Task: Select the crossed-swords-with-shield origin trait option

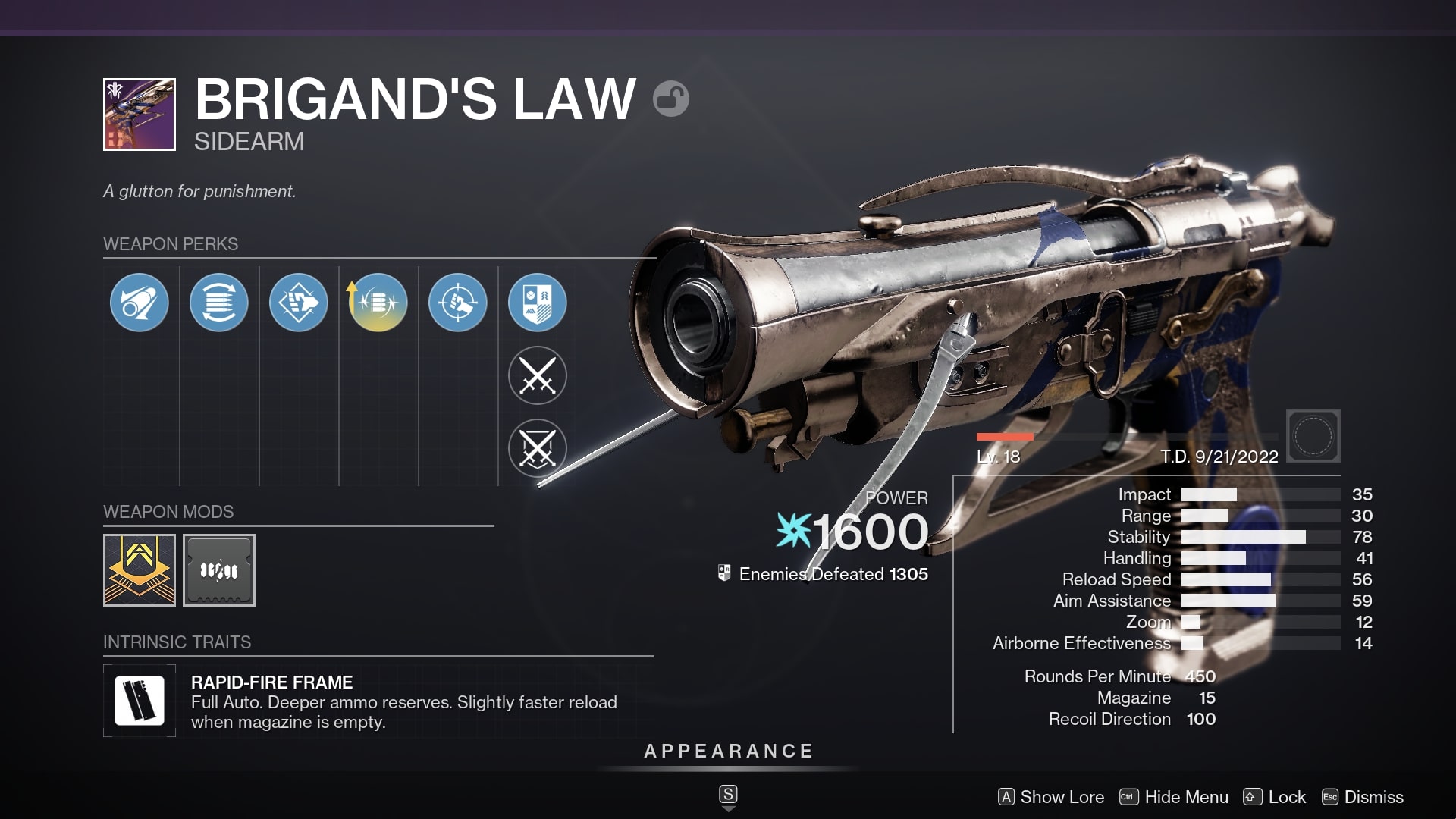Action: coord(537,449)
